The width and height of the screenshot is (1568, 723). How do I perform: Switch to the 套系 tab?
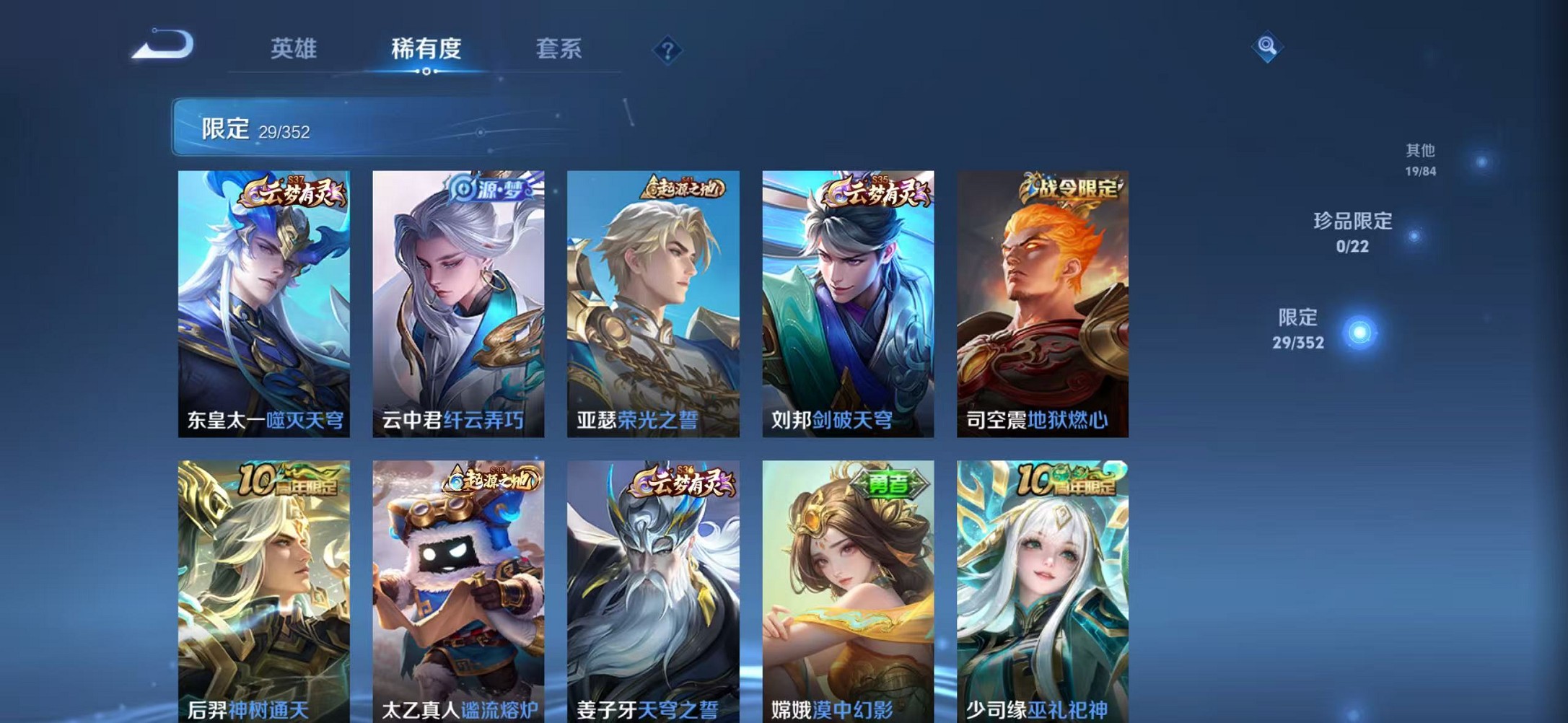559,49
